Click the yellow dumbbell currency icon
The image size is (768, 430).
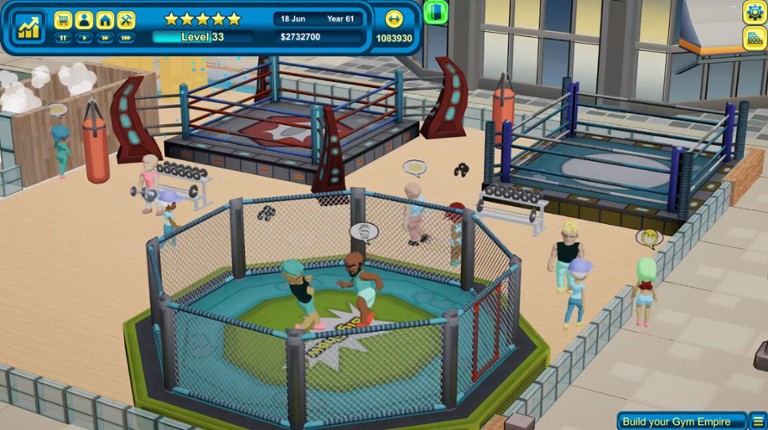393,19
